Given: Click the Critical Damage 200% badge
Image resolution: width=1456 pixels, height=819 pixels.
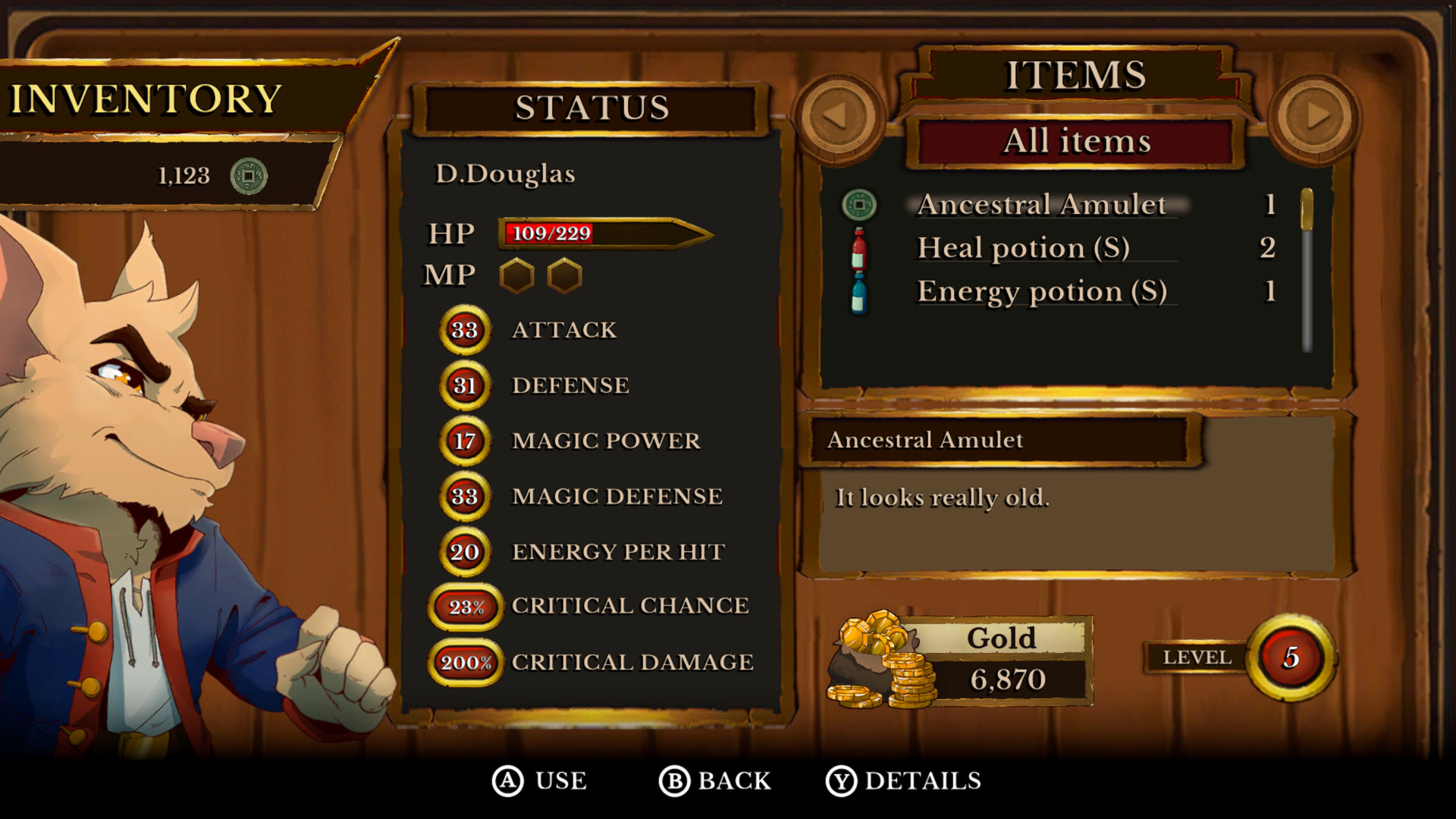Looking at the screenshot, I should [x=464, y=661].
